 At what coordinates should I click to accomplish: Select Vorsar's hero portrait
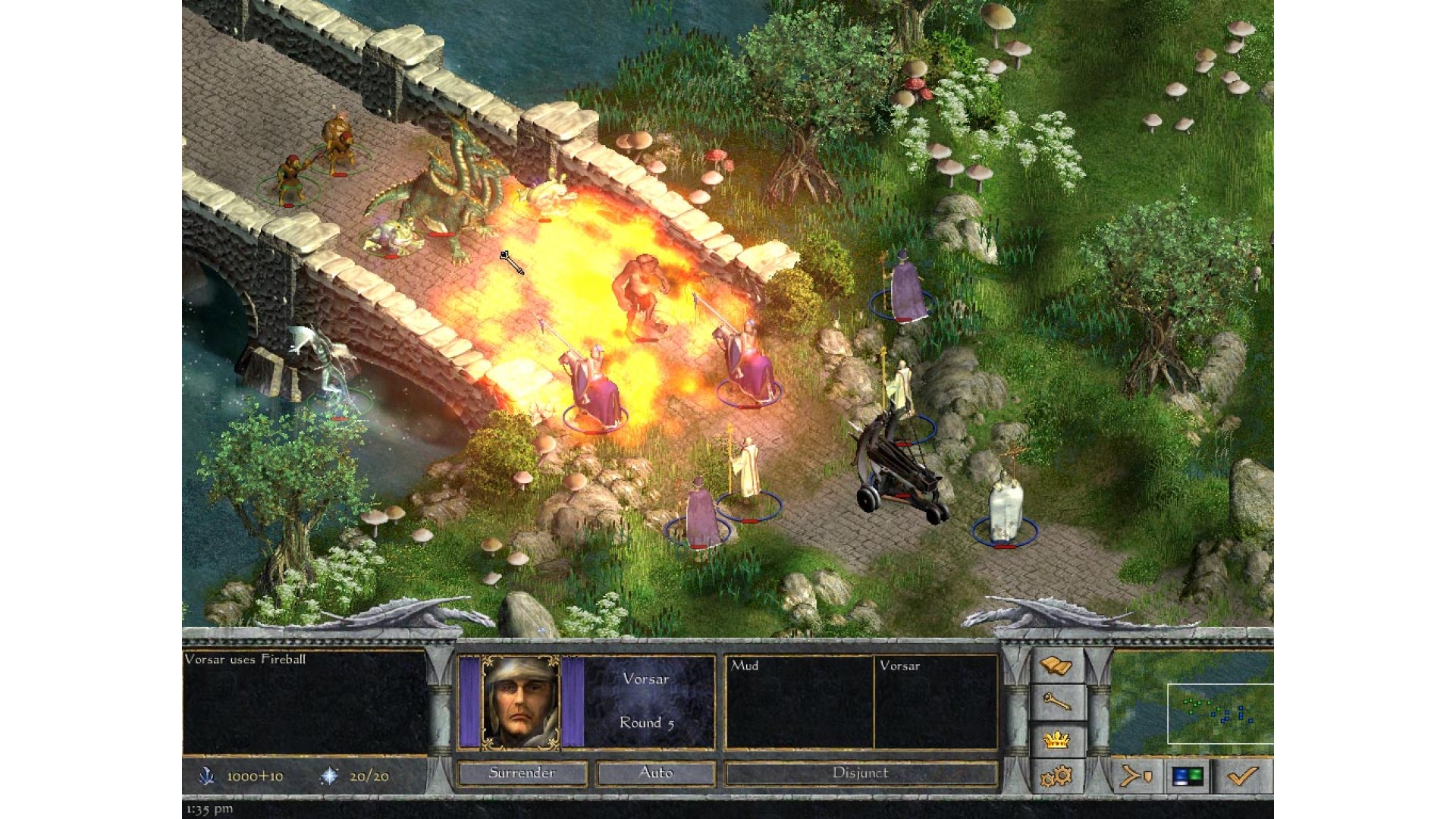522,703
